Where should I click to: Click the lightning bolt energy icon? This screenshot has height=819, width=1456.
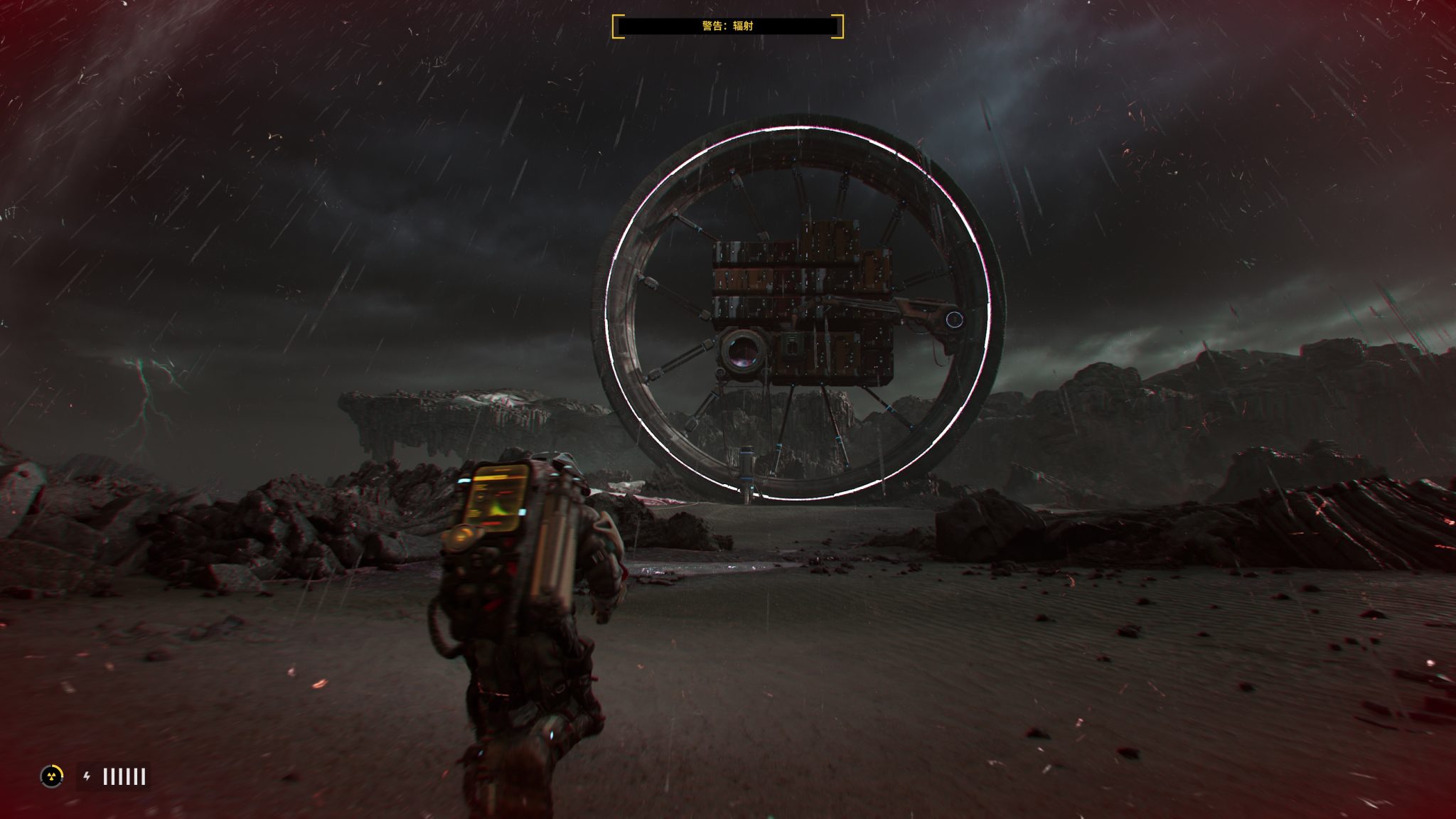(87, 776)
